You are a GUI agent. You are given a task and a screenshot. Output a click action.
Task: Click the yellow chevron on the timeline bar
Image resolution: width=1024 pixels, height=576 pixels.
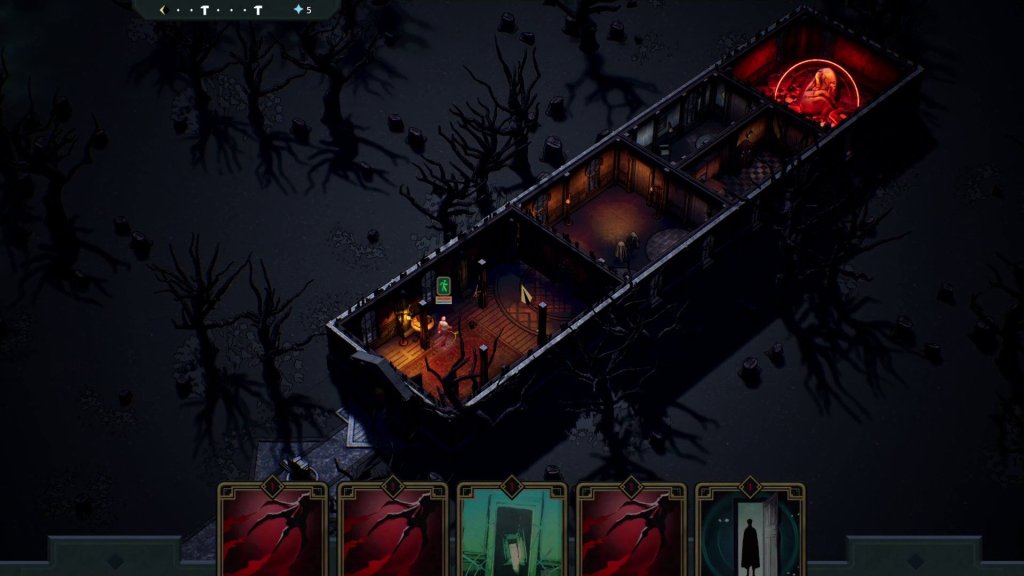[x=164, y=10]
